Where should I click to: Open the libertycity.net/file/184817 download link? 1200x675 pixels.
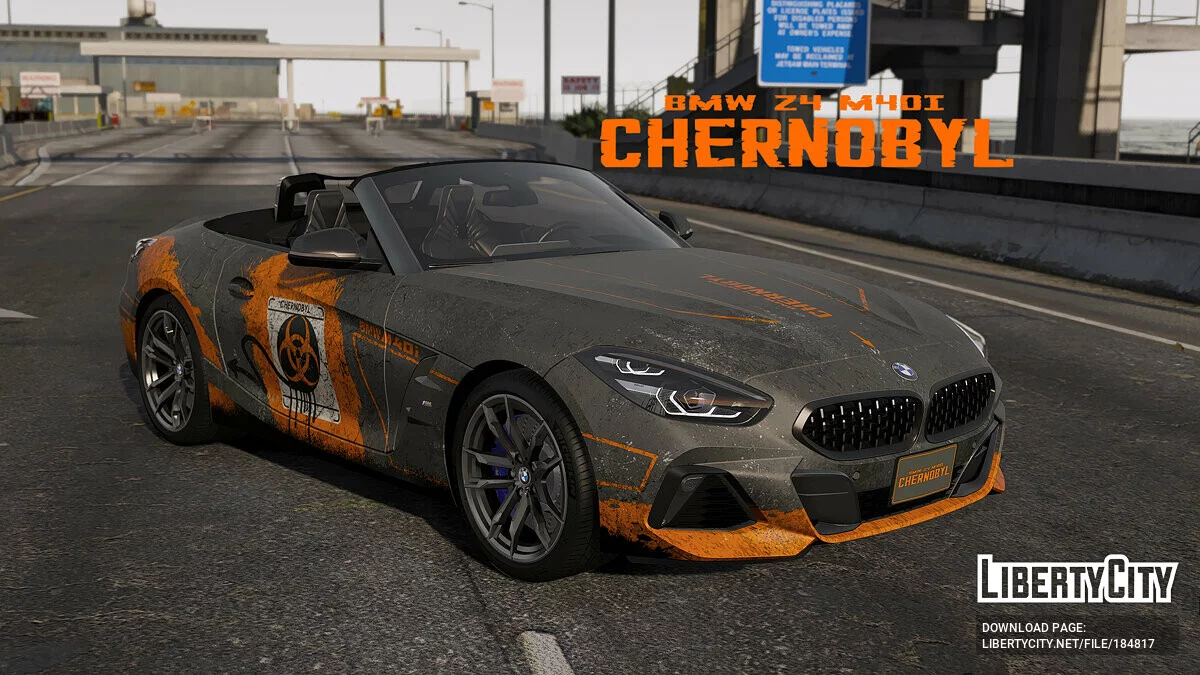pos(1067,644)
